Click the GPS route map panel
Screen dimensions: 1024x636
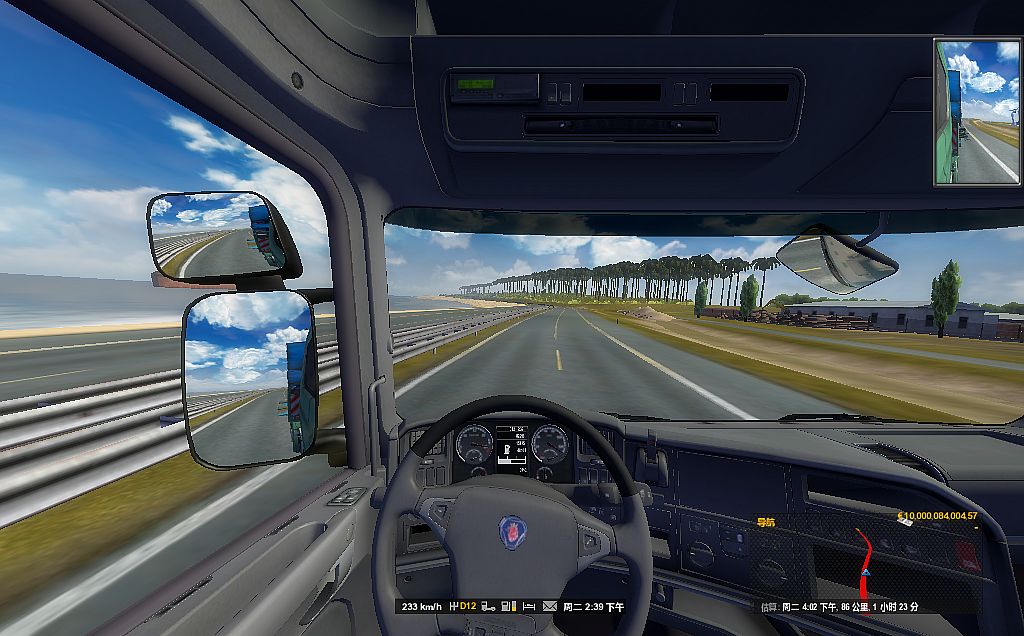click(865, 560)
